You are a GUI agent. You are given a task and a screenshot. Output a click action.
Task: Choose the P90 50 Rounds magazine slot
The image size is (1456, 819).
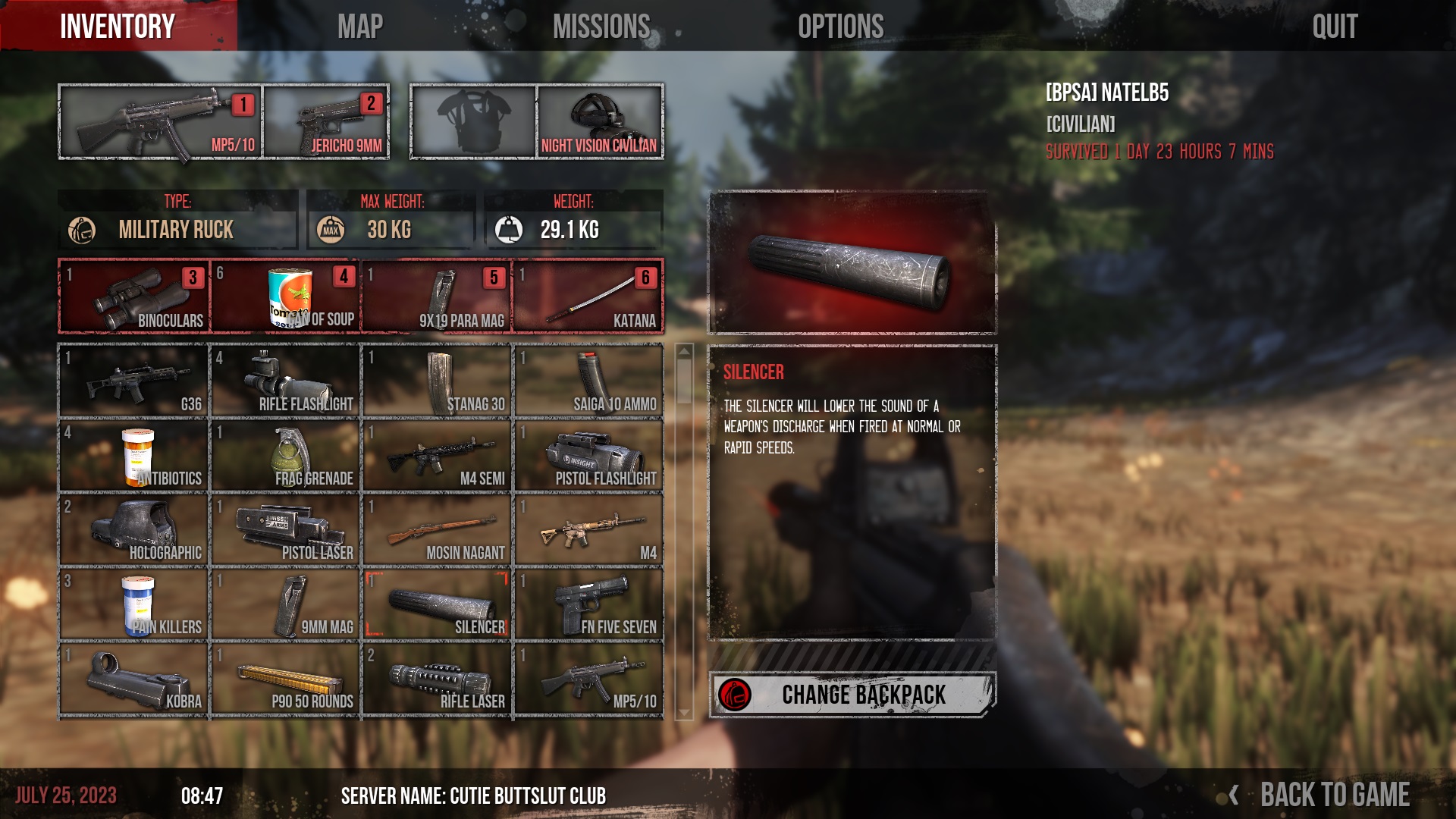(286, 679)
